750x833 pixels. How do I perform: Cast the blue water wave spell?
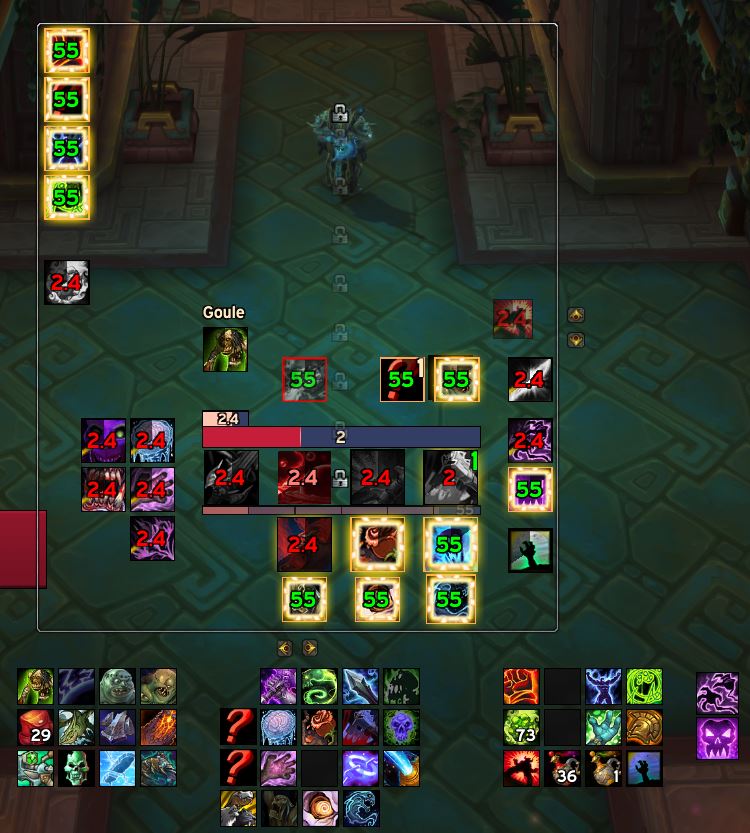(360, 808)
